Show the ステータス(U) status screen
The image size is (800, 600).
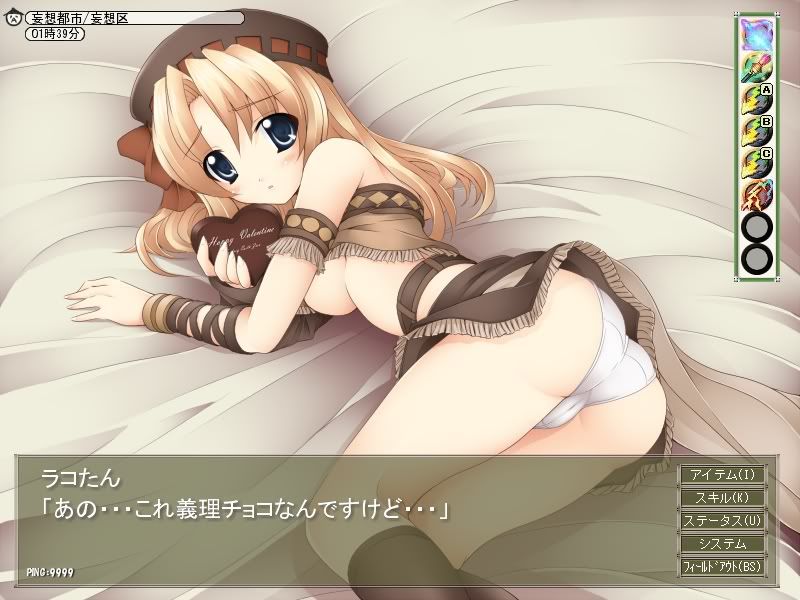pos(723,520)
